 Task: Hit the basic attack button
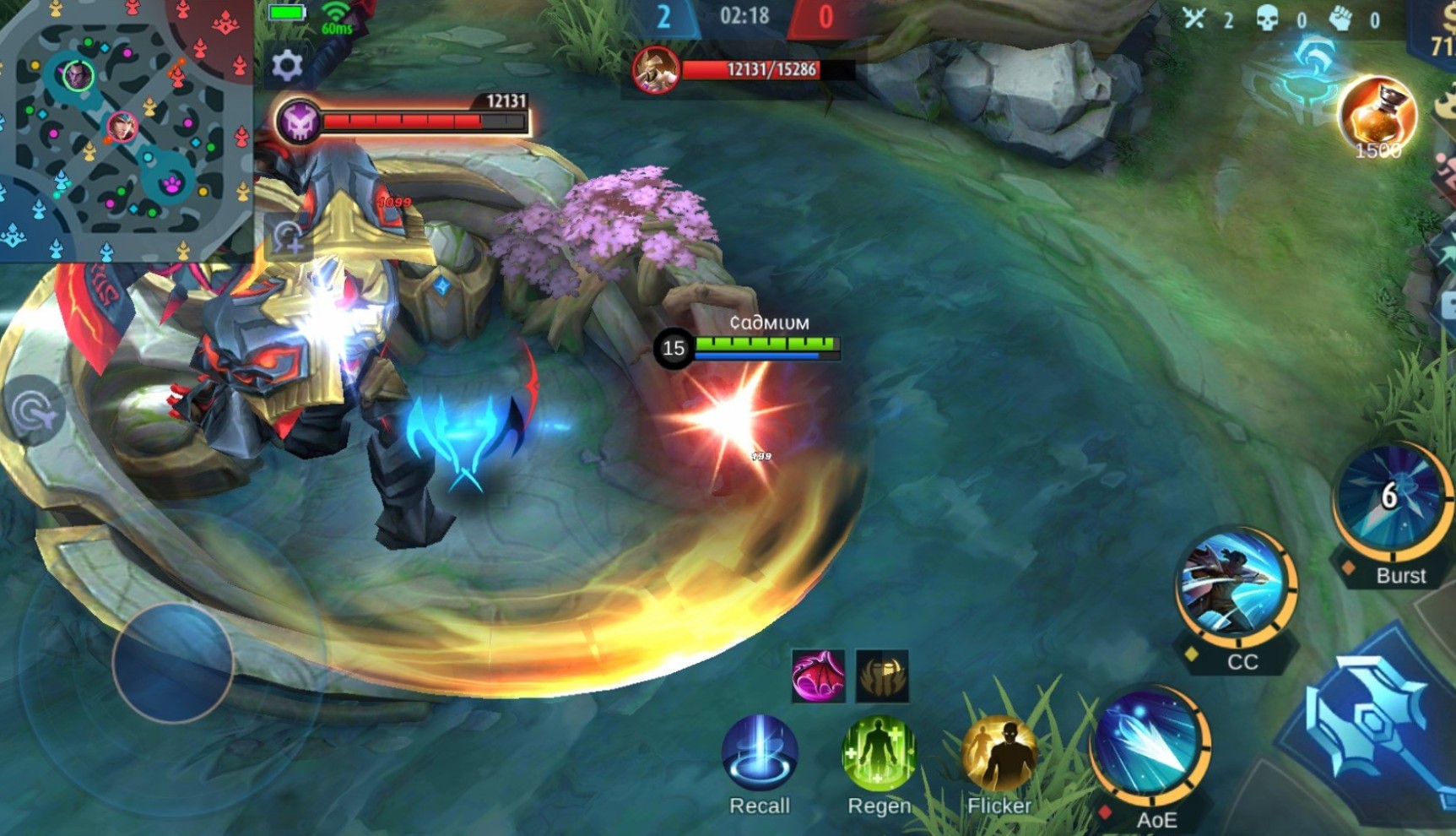(1376, 726)
